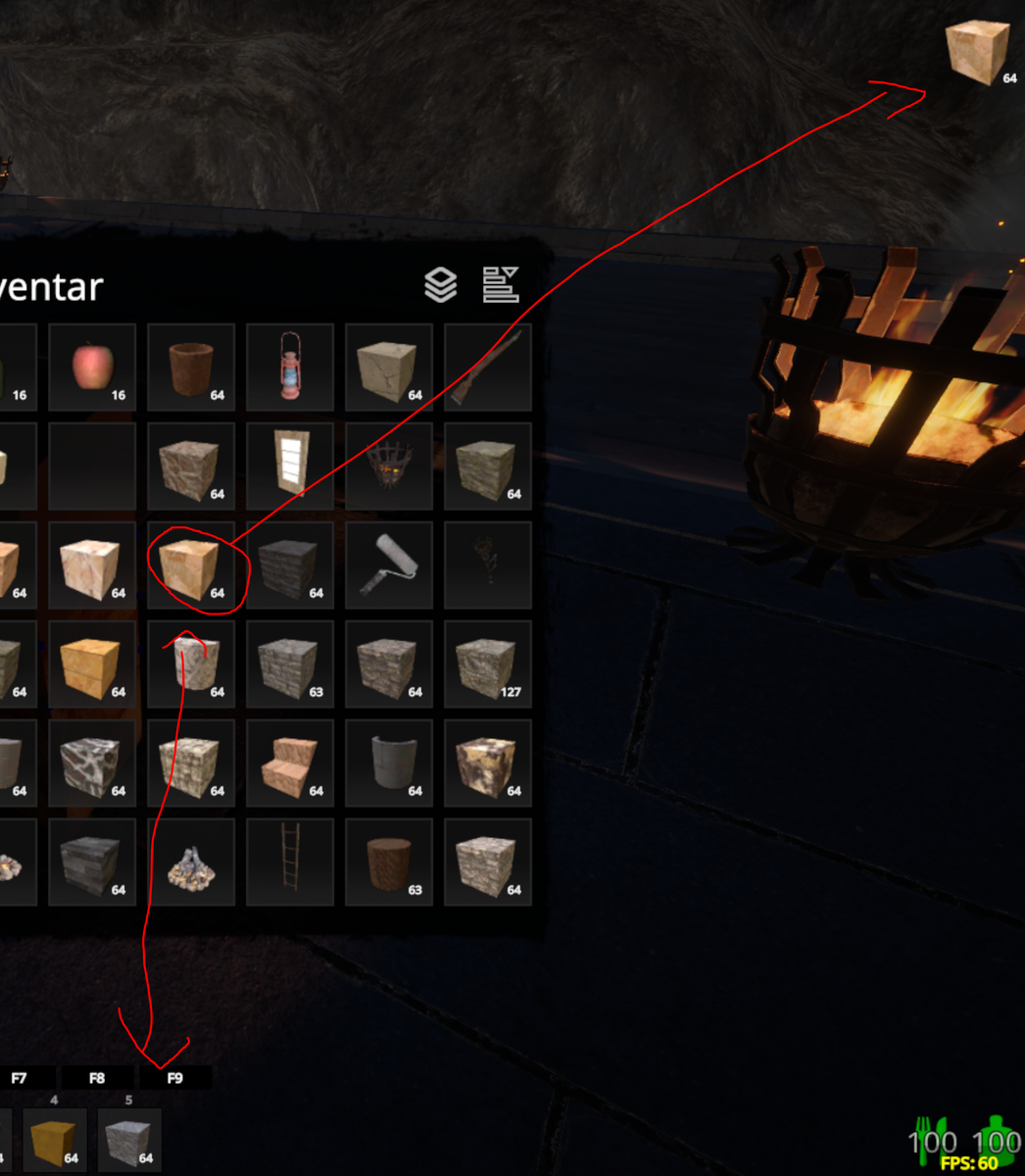Sort the inventory with the sort icon
The image size is (1025, 1176).
pyautogui.click(x=501, y=285)
